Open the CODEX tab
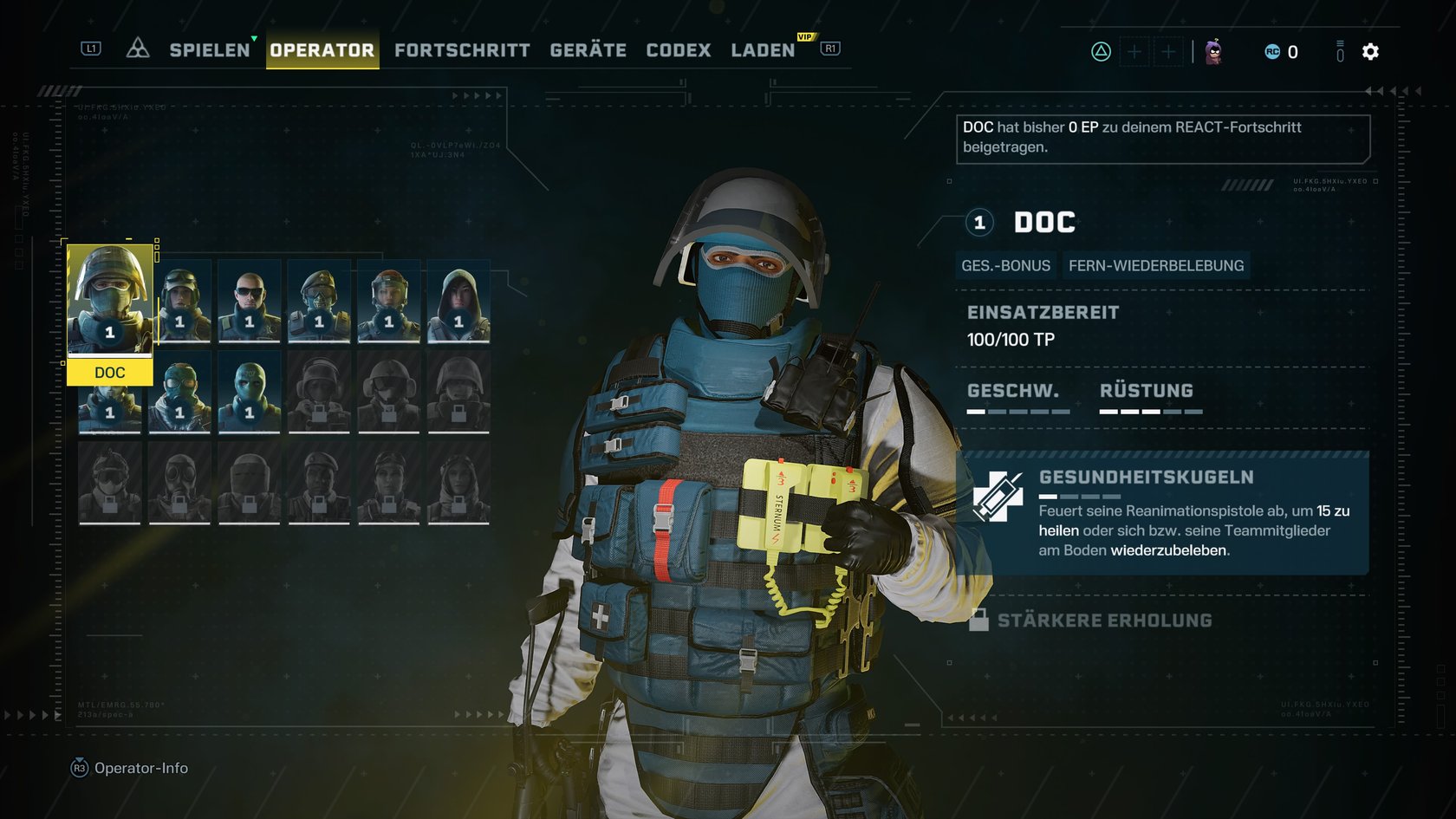The height and width of the screenshot is (819, 1456). pos(678,50)
